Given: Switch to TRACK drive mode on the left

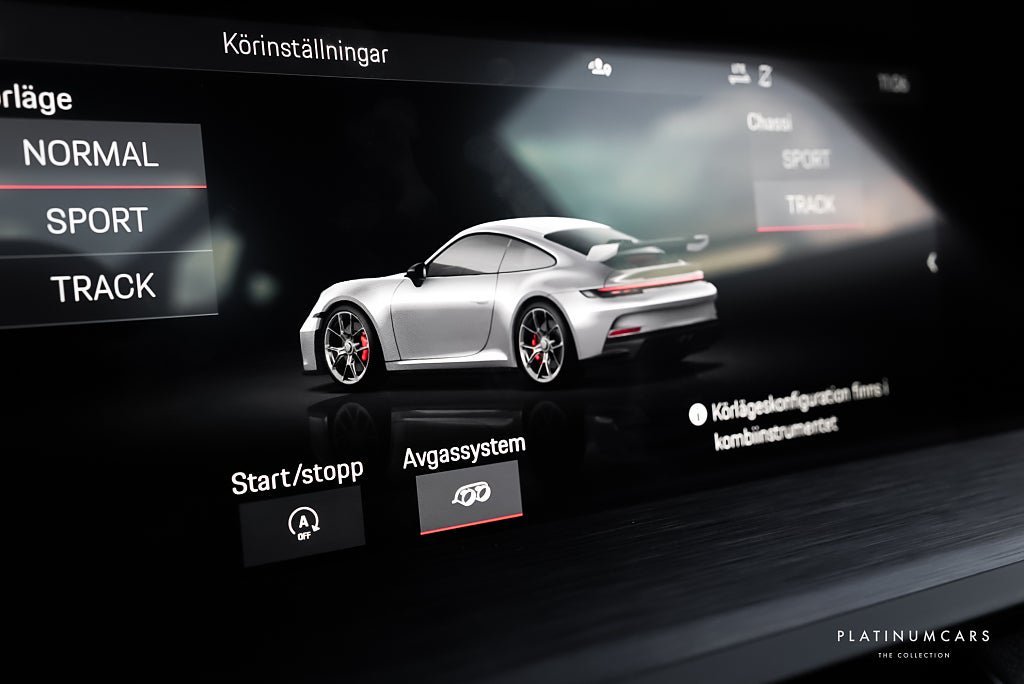Looking at the screenshot, I should (x=104, y=287).
